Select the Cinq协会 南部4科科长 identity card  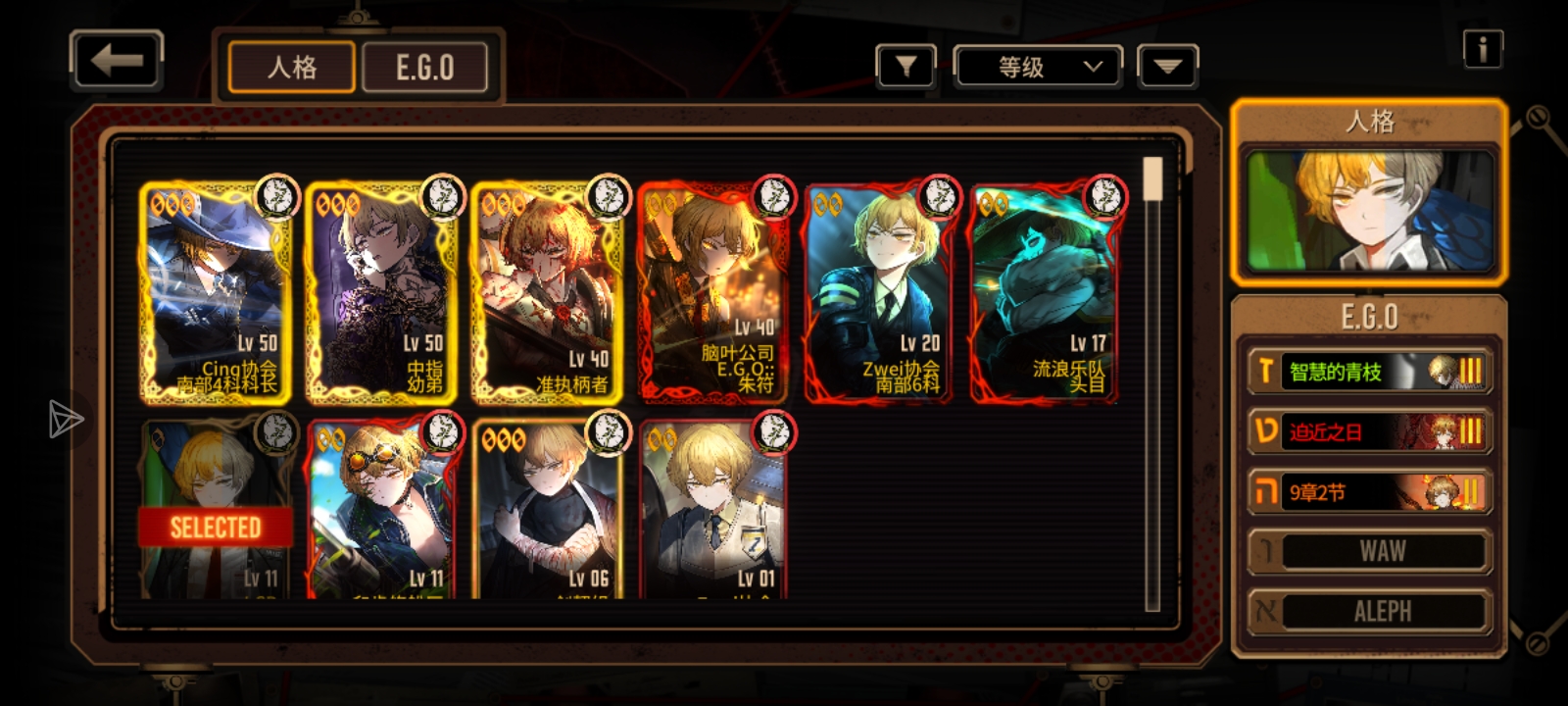[216, 291]
